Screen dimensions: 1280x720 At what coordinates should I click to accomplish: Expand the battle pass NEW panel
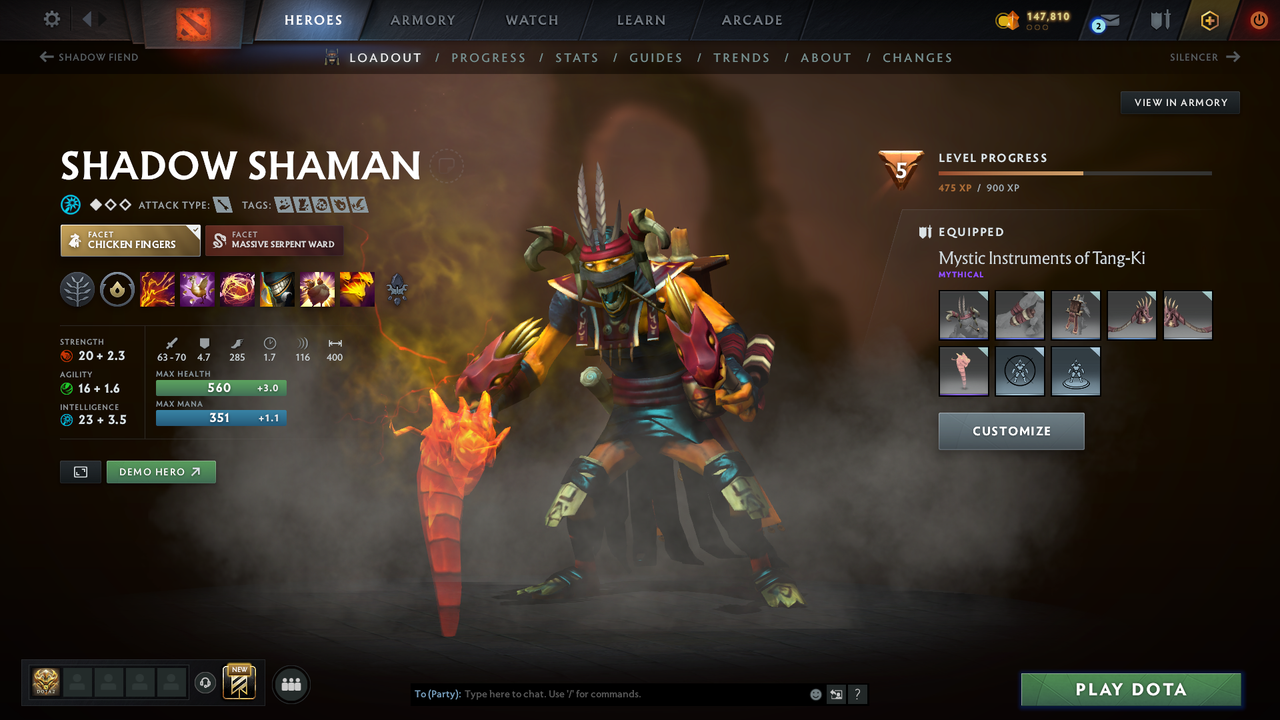237,682
